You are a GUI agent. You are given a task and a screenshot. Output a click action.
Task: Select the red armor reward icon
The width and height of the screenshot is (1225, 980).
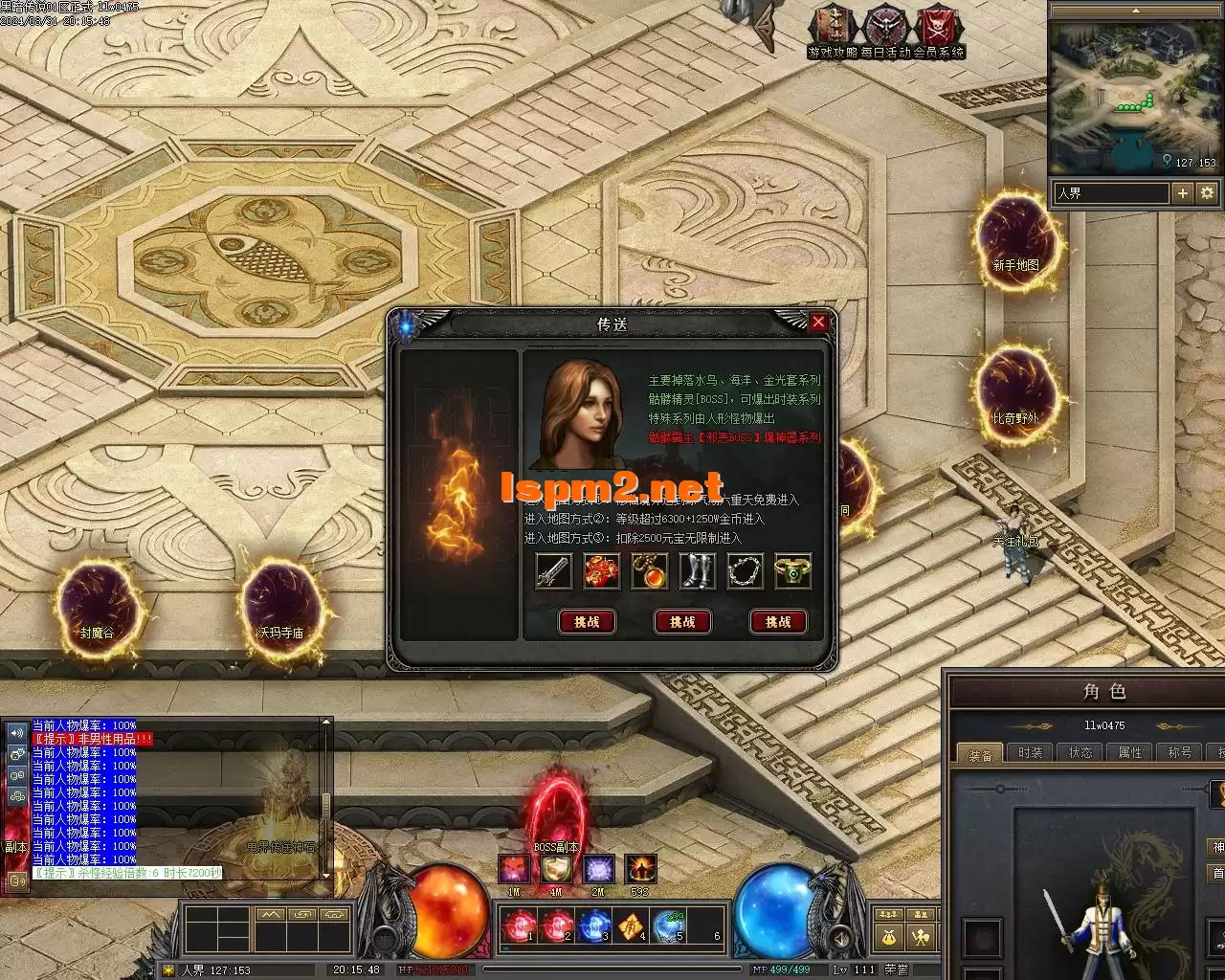pyautogui.click(x=601, y=571)
